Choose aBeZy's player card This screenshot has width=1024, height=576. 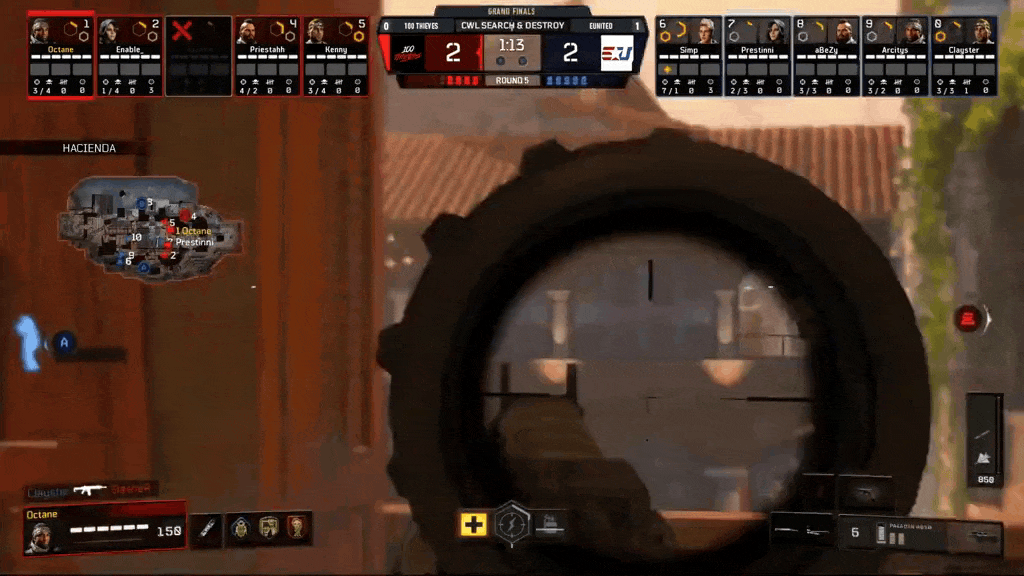tap(826, 56)
